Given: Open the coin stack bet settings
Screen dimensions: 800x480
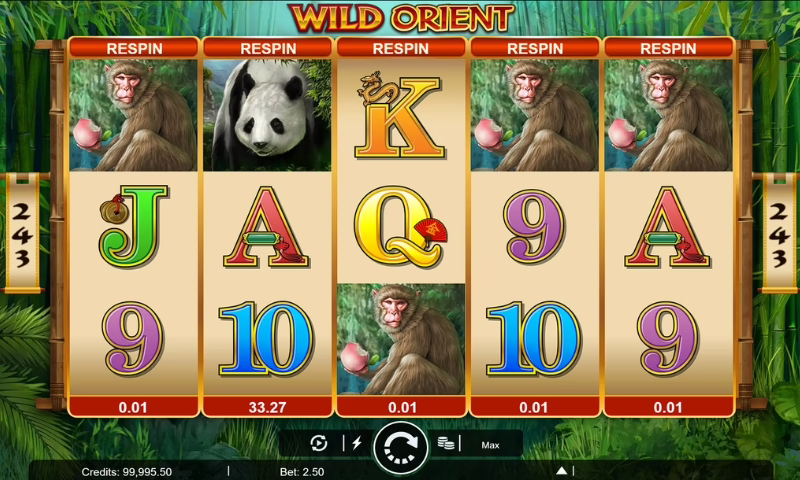Looking at the screenshot, I should click(x=446, y=444).
